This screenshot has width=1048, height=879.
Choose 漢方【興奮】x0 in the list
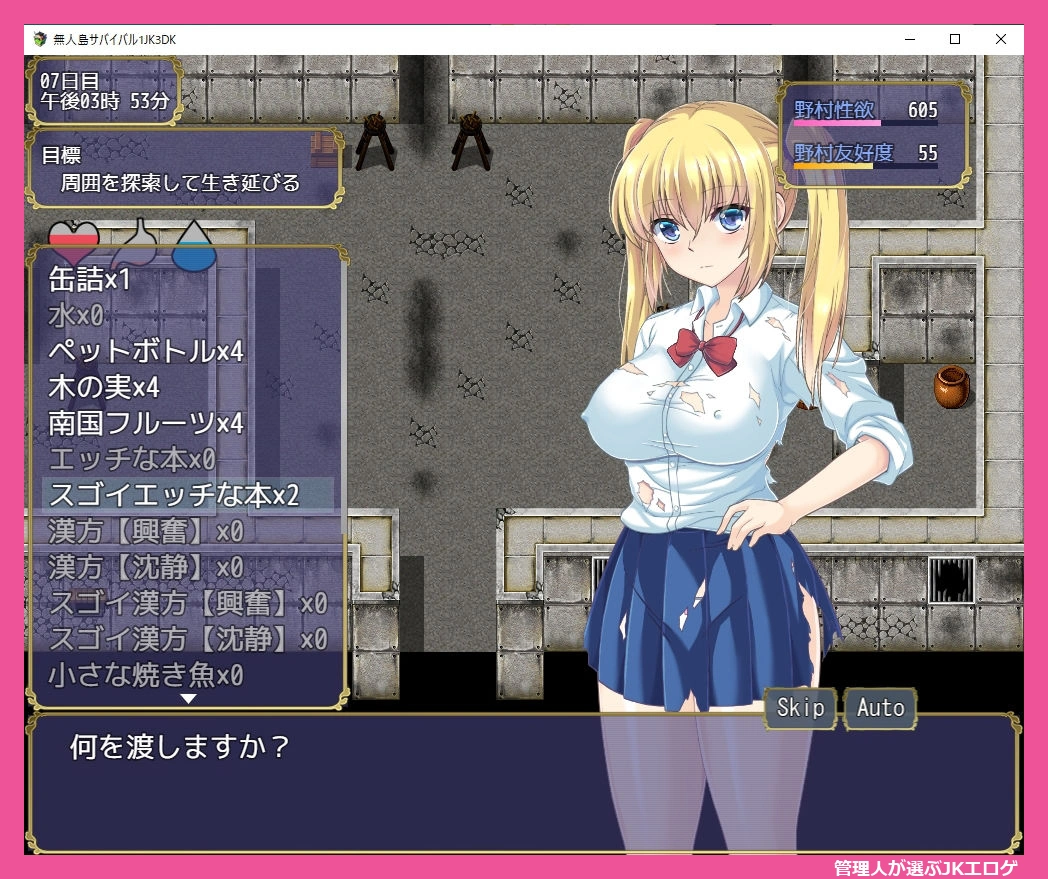point(146,531)
